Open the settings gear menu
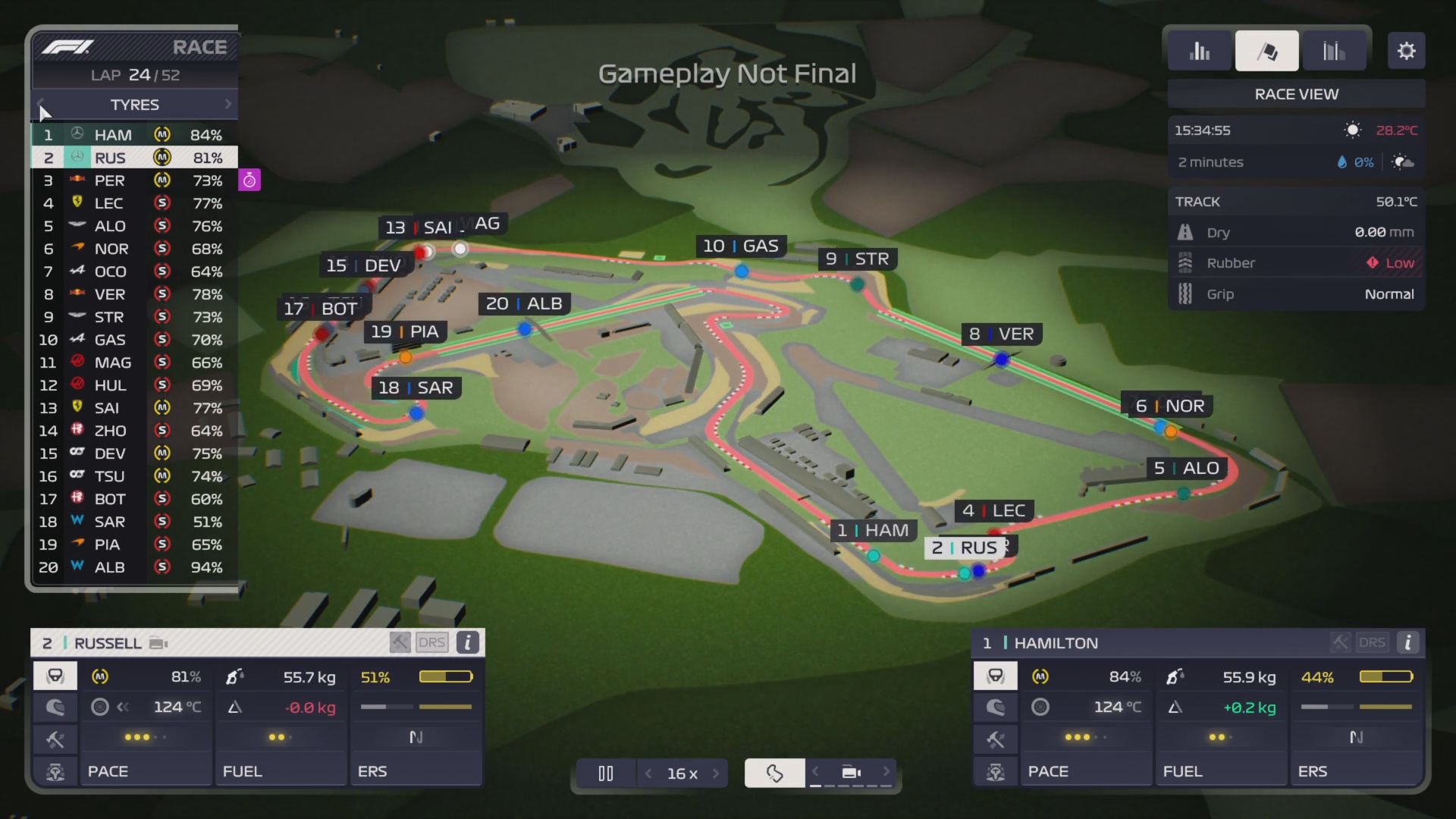 coord(1407,50)
